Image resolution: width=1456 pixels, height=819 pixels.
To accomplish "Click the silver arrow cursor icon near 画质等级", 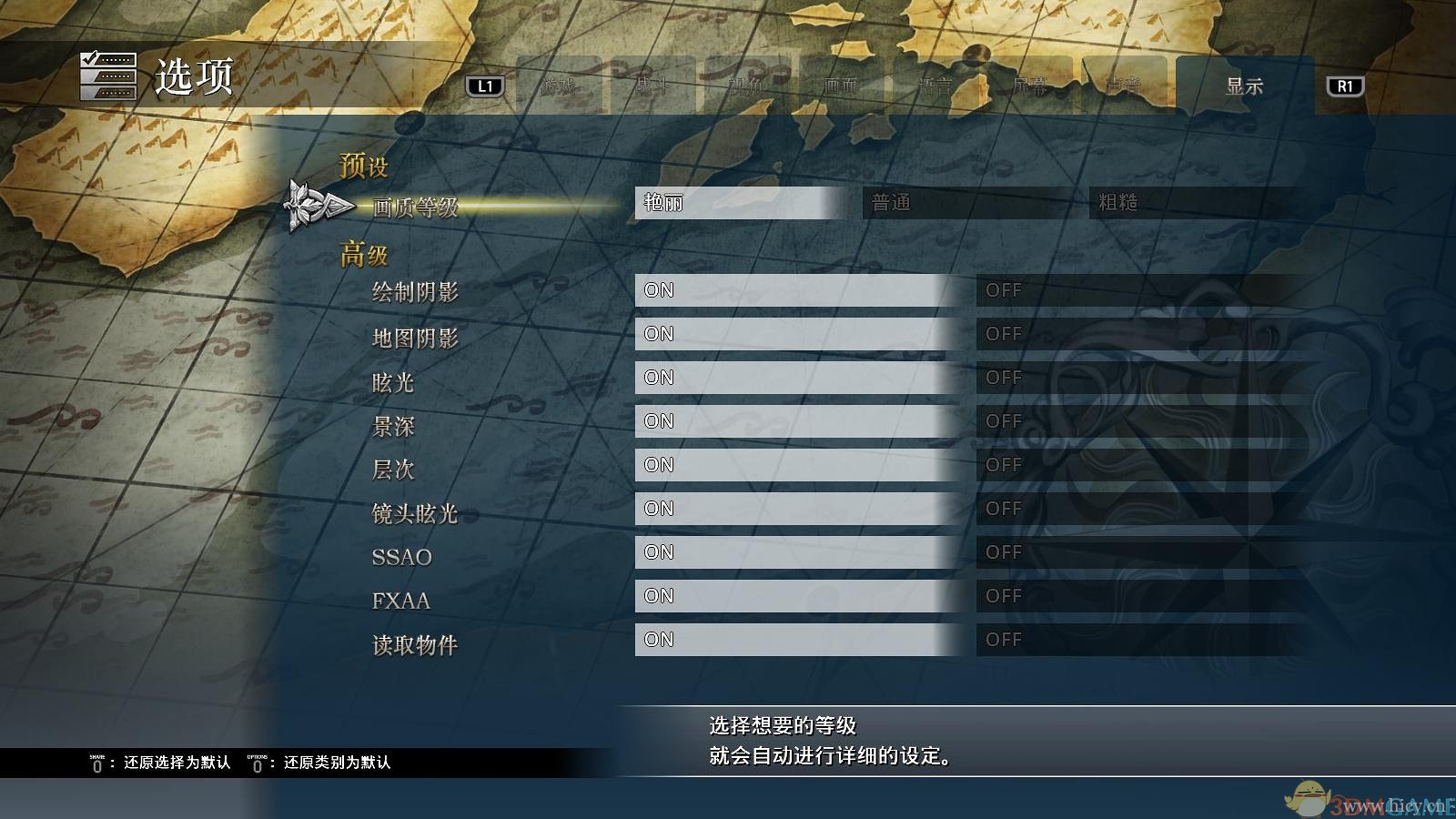I will [314, 206].
